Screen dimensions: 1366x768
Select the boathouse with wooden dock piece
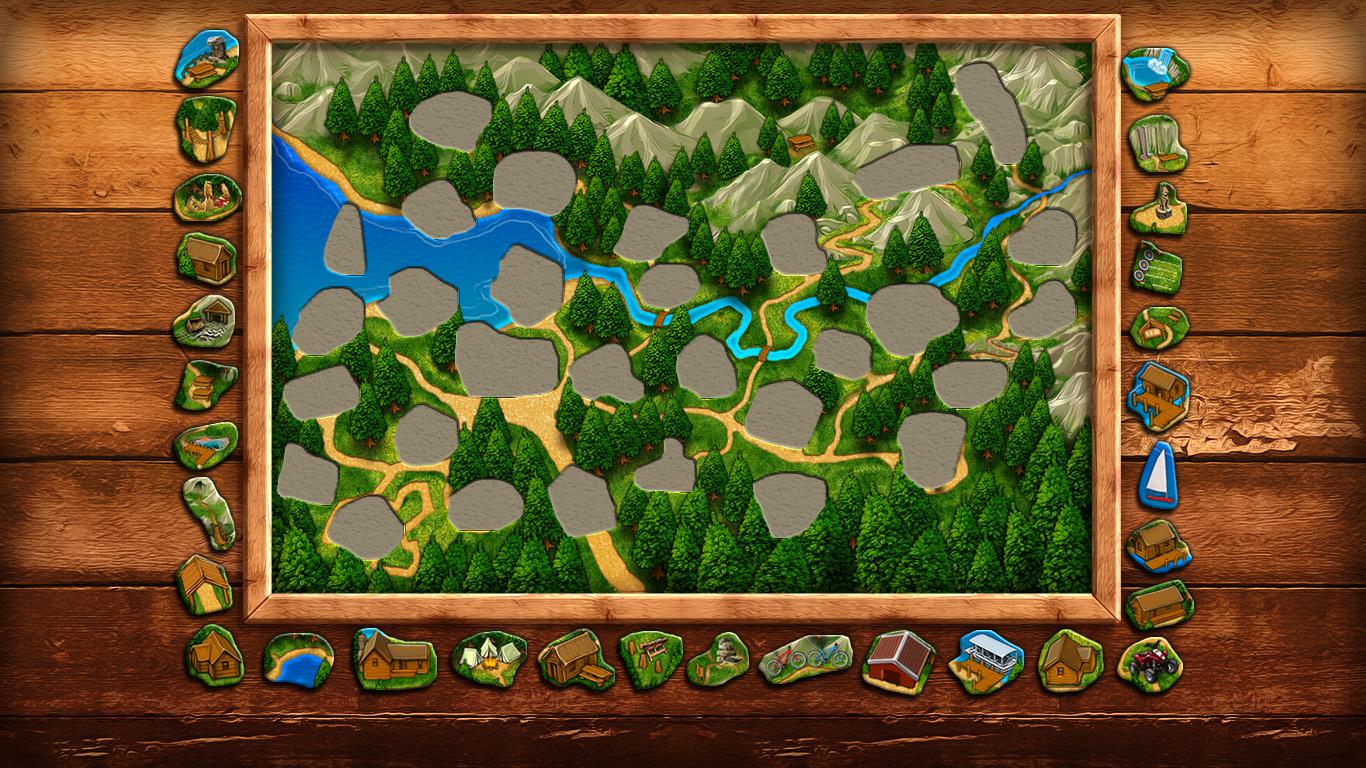pos(1159,396)
